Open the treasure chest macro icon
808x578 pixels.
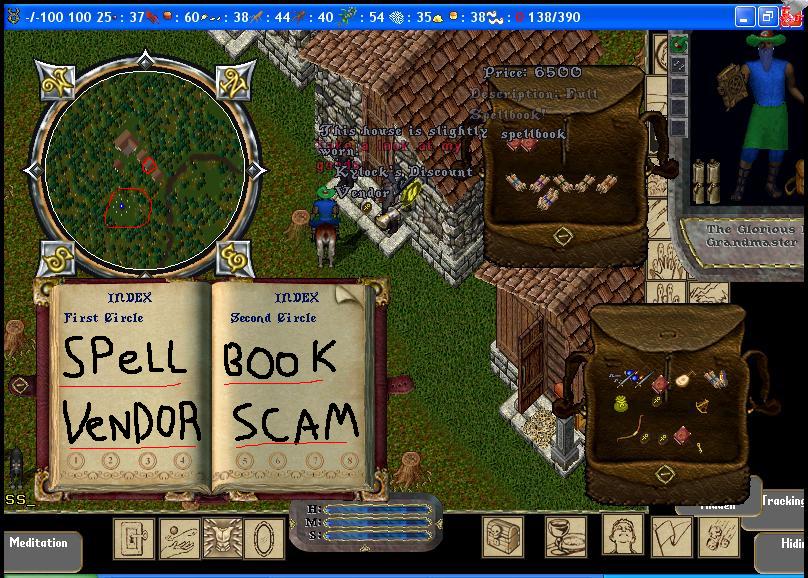click(x=503, y=537)
